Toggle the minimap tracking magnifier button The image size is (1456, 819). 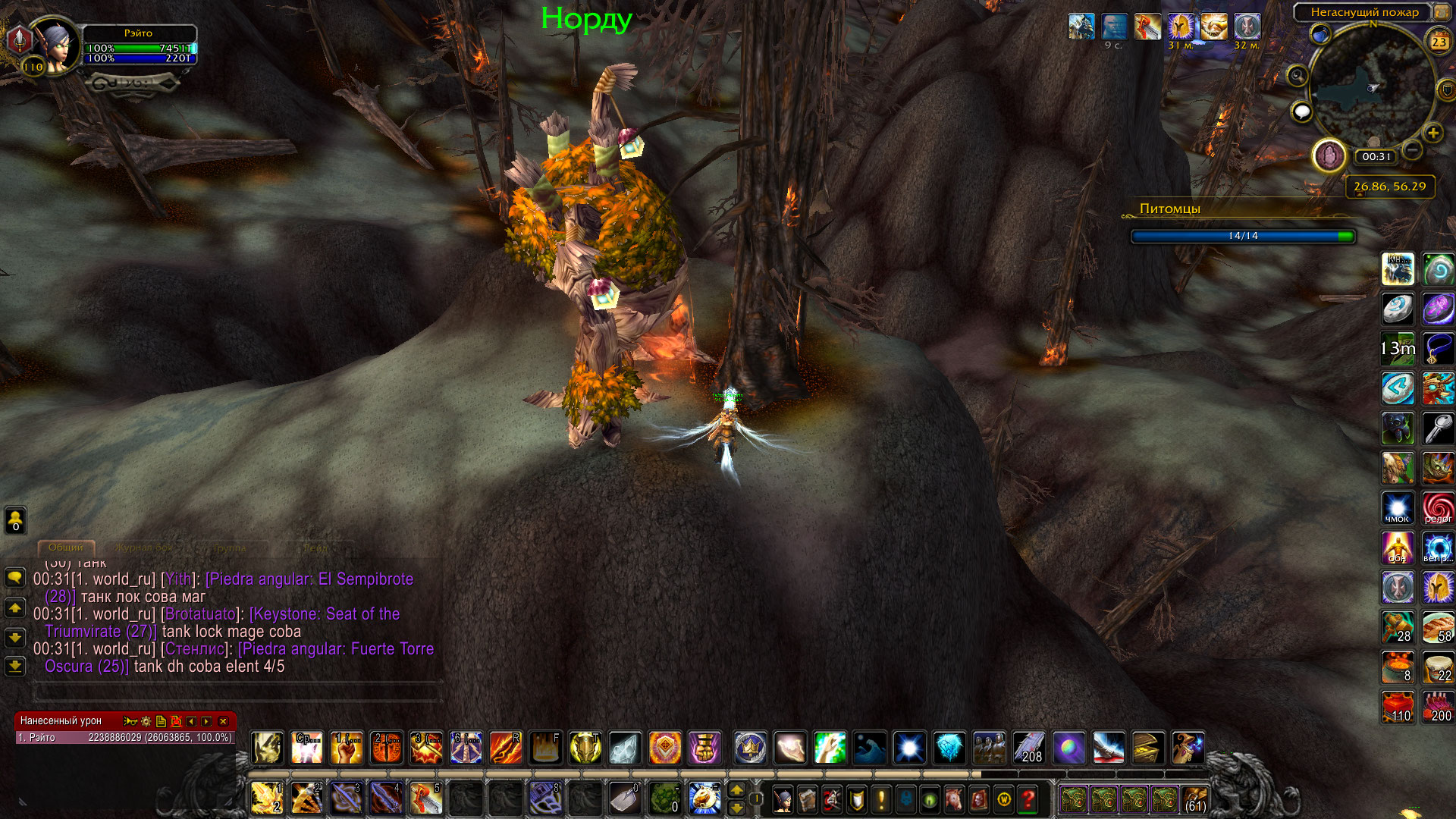tap(1298, 75)
